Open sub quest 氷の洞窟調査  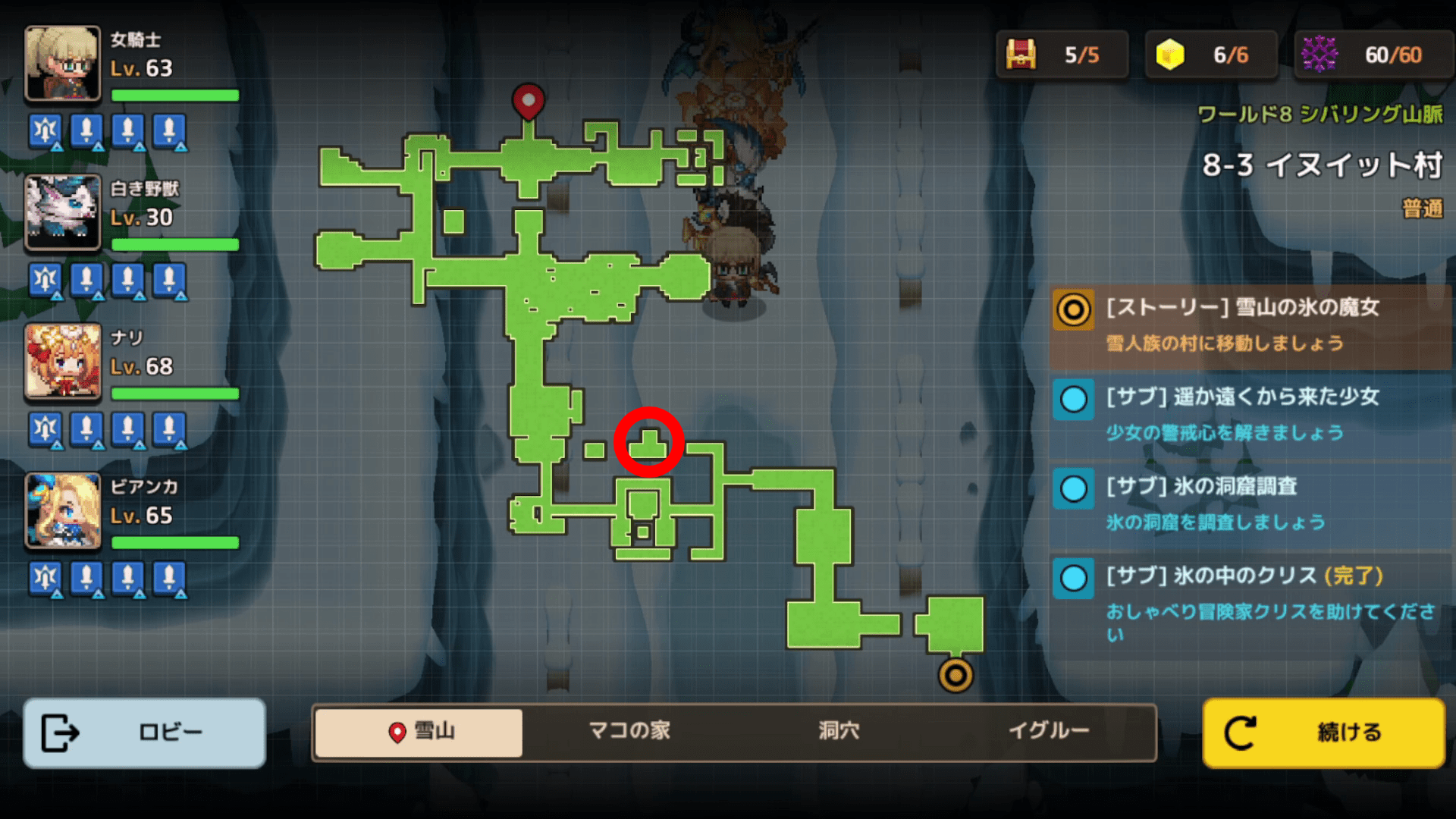point(1250,504)
